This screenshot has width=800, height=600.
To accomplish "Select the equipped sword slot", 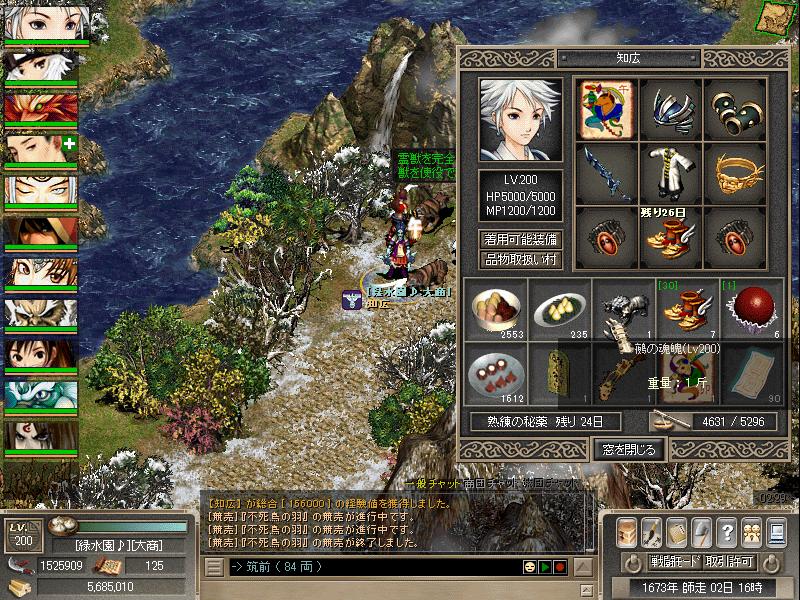I will [x=607, y=171].
